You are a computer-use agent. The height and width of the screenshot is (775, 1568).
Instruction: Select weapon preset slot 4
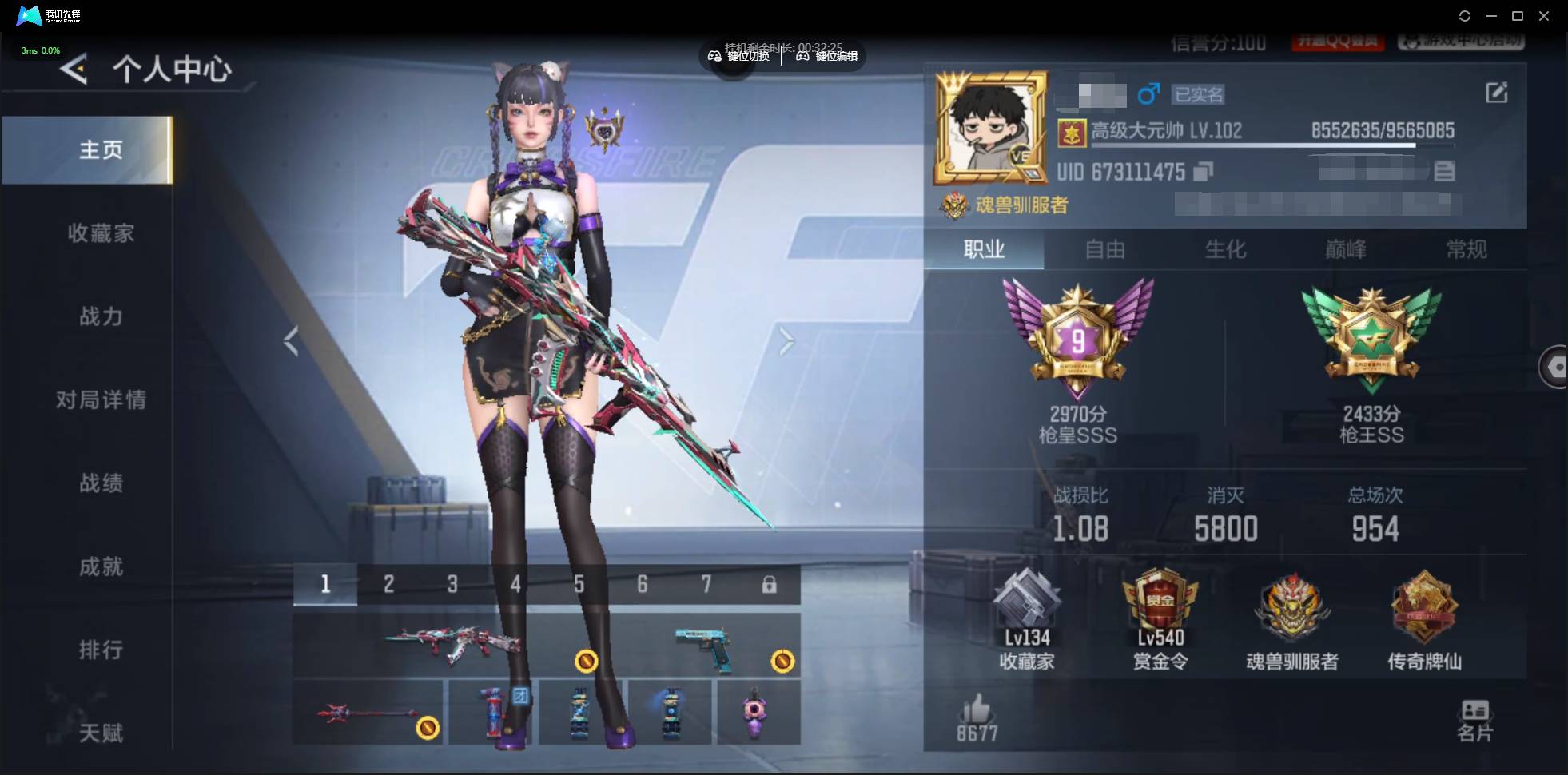point(515,584)
